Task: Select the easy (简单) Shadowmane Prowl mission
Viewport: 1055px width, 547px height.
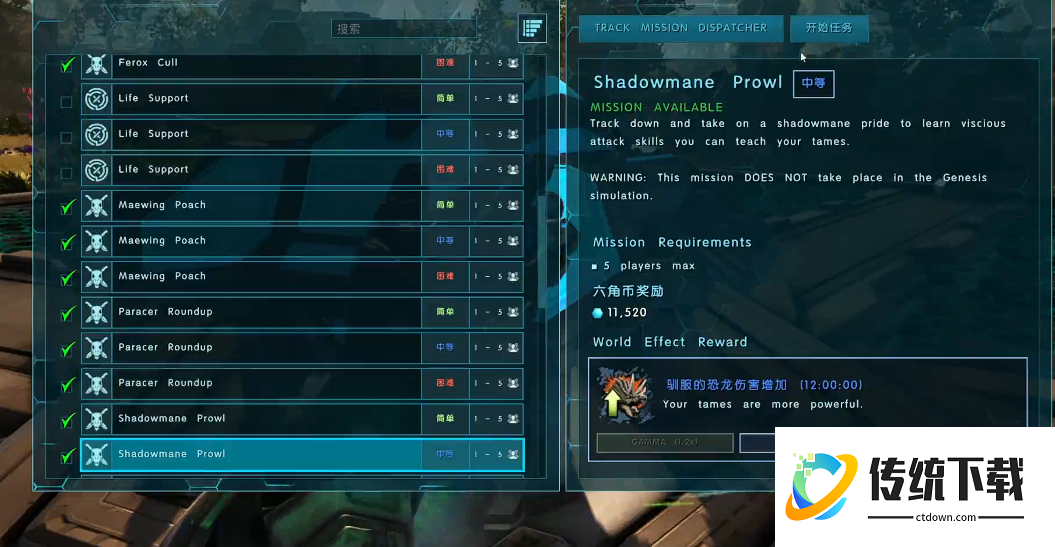Action: tap(250, 419)
